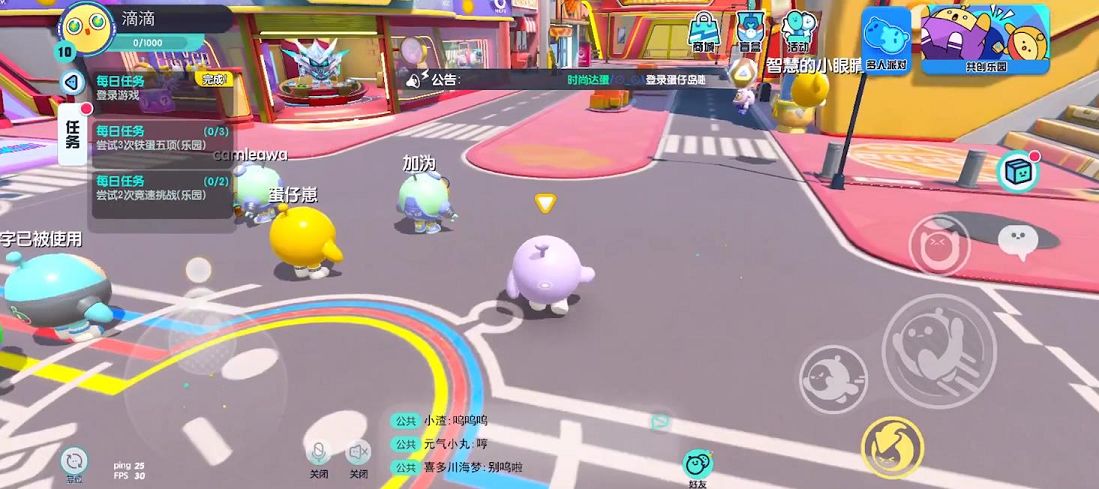Open the 活动 events menu
Viewport: 1099px width, 489px height.
click(797, 33)
